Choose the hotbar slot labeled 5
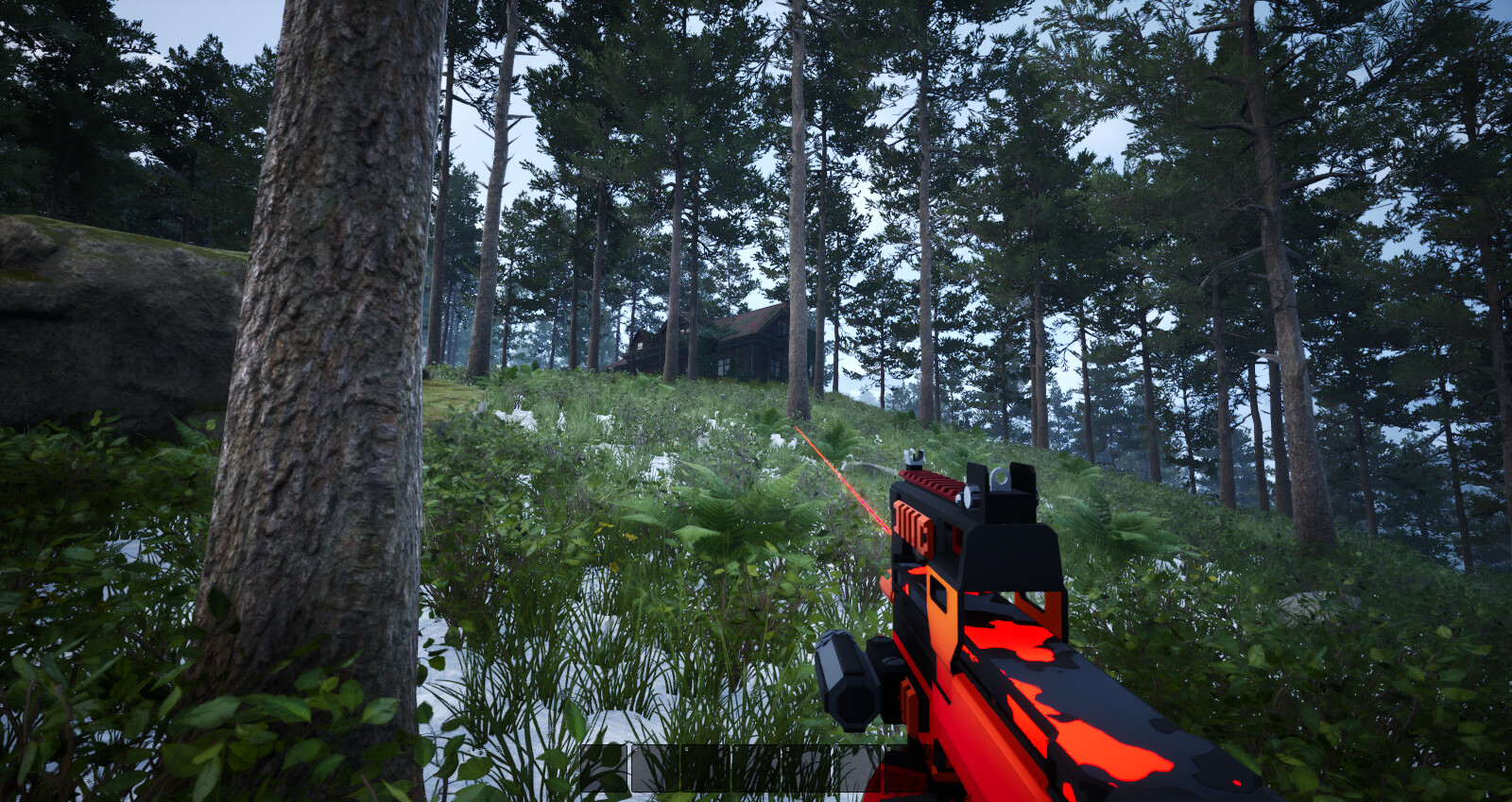Viewport: 1512px width, 802px height. (655, 768)
